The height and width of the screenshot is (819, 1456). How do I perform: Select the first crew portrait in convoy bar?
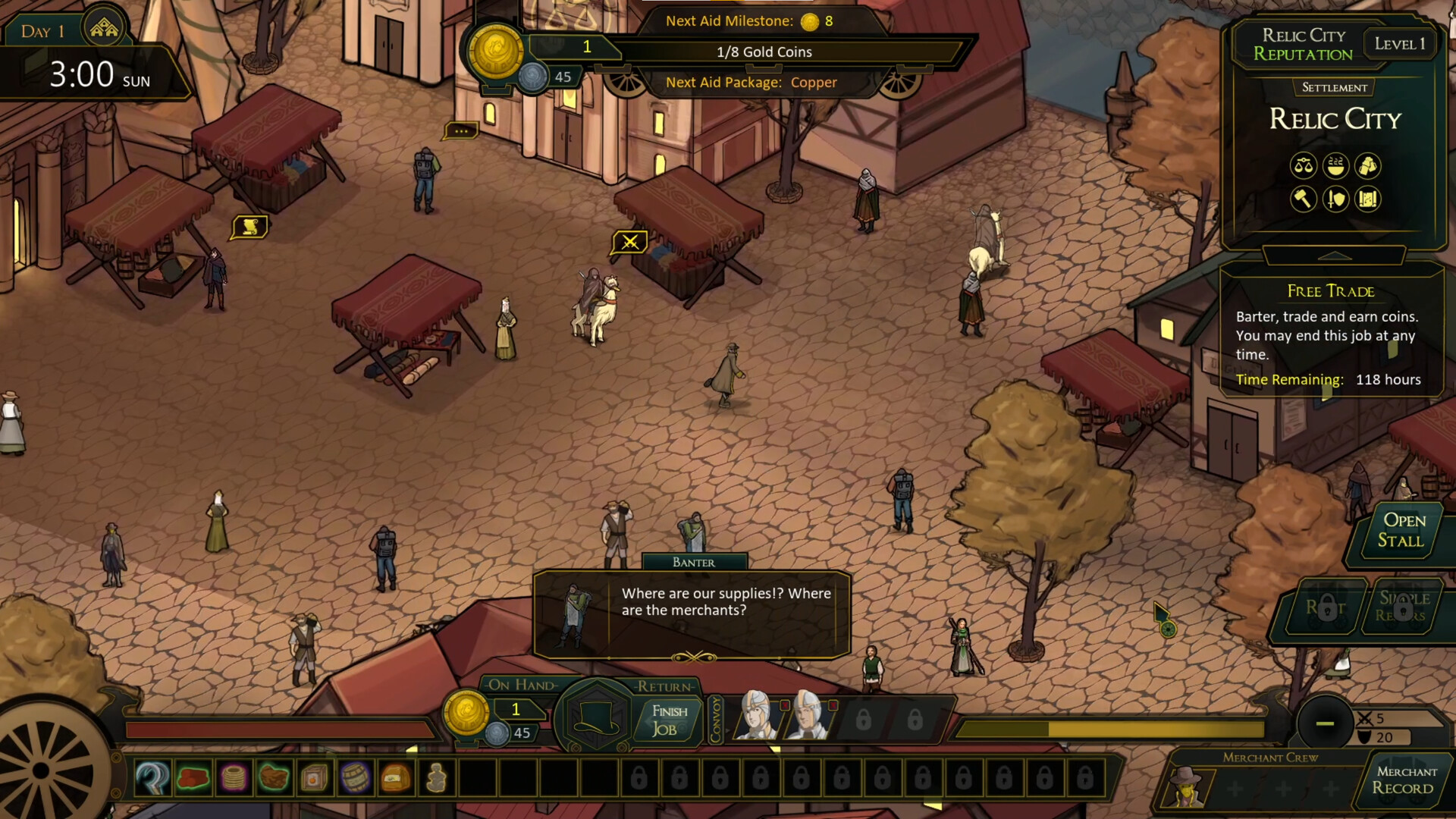tap(755, 717)
